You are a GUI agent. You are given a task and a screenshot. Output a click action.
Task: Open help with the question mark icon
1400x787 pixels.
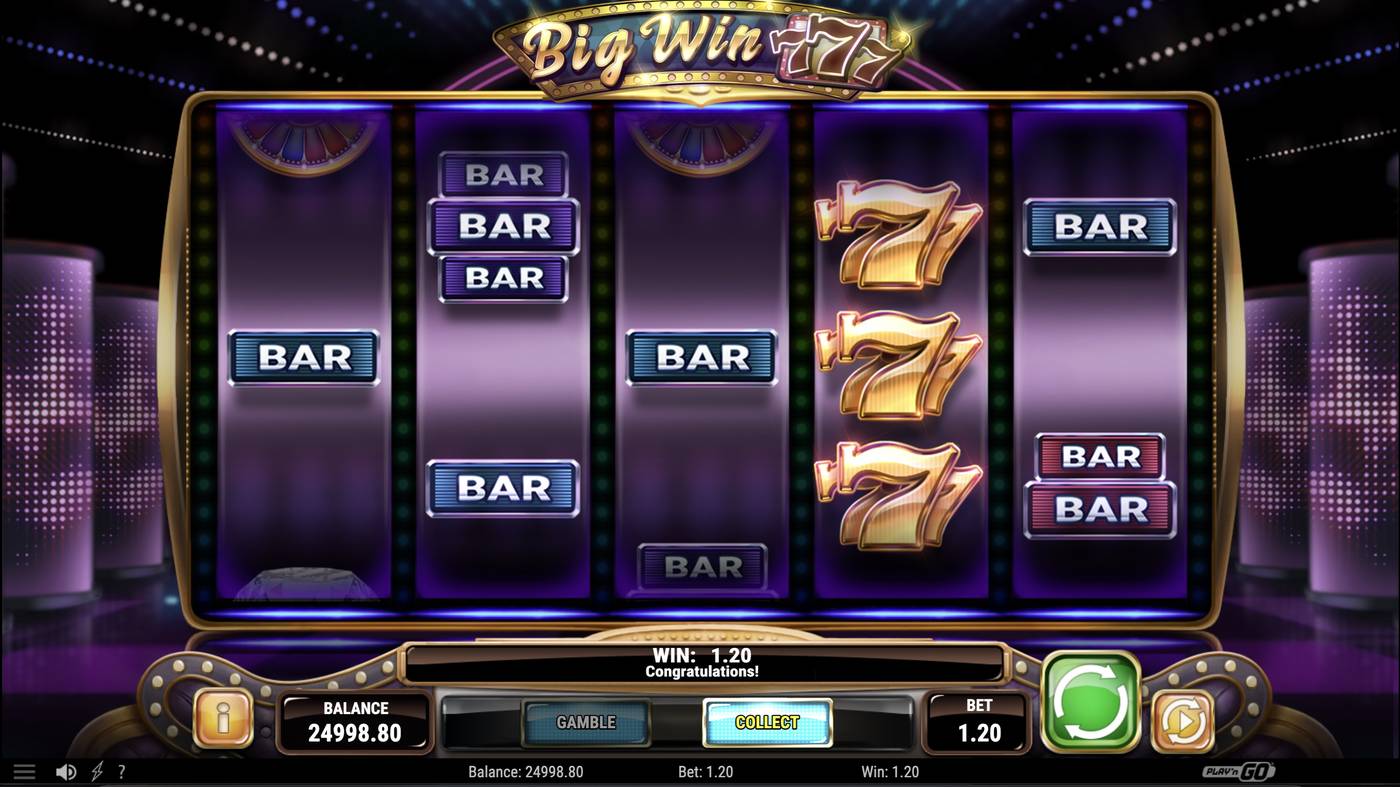pos(121,771)
